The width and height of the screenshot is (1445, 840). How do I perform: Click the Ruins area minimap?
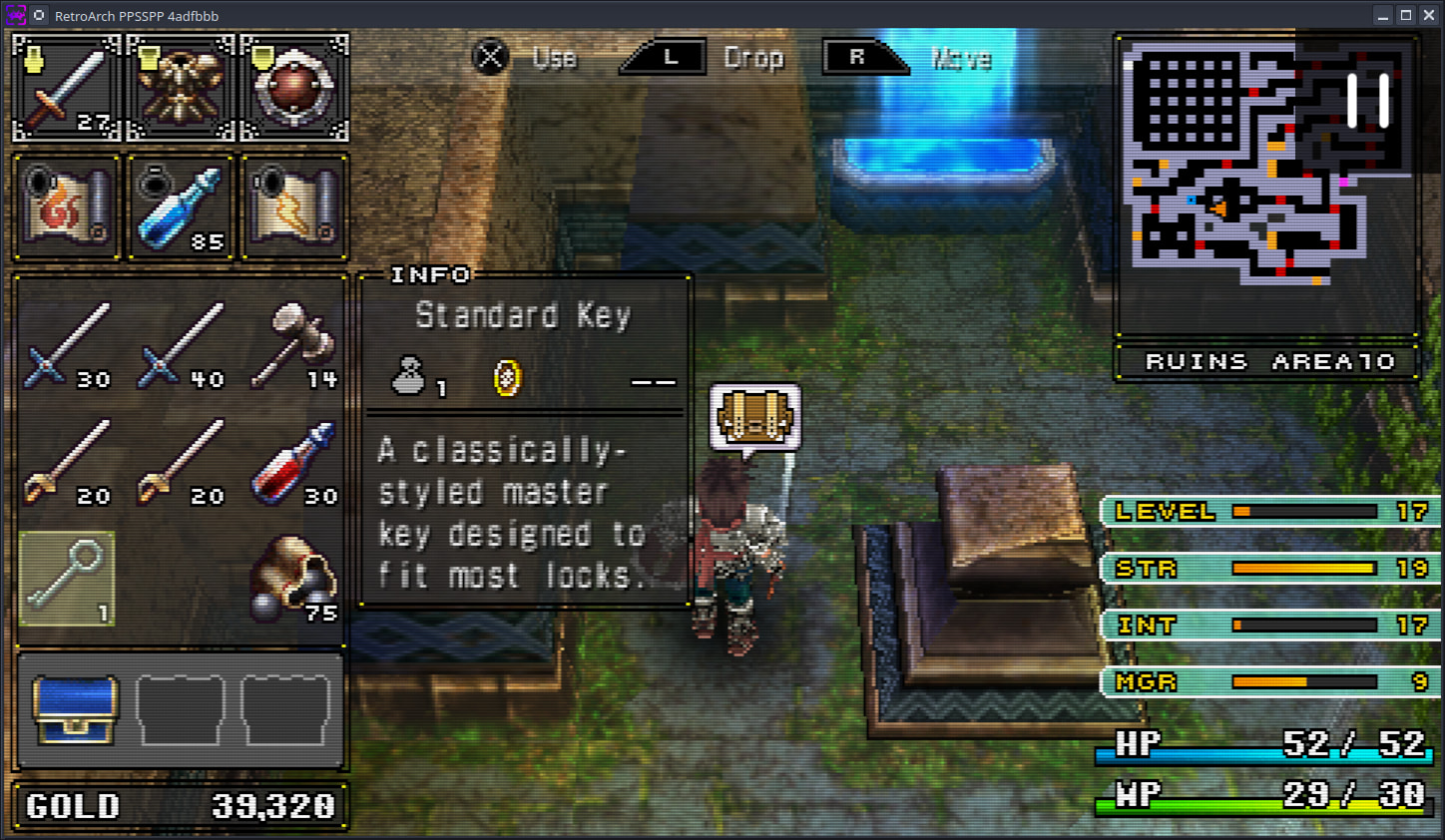coord(1267,185)
